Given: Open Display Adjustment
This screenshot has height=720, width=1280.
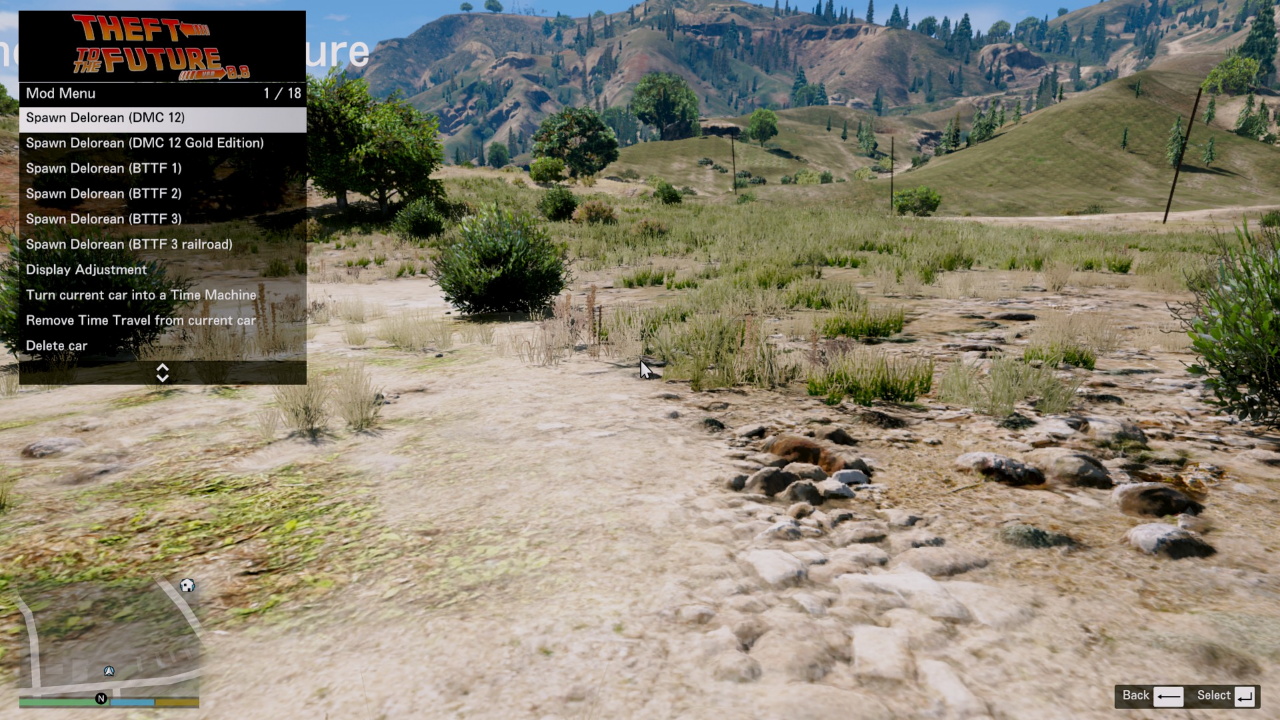Looking at the screenshot, I should [162, 270].
